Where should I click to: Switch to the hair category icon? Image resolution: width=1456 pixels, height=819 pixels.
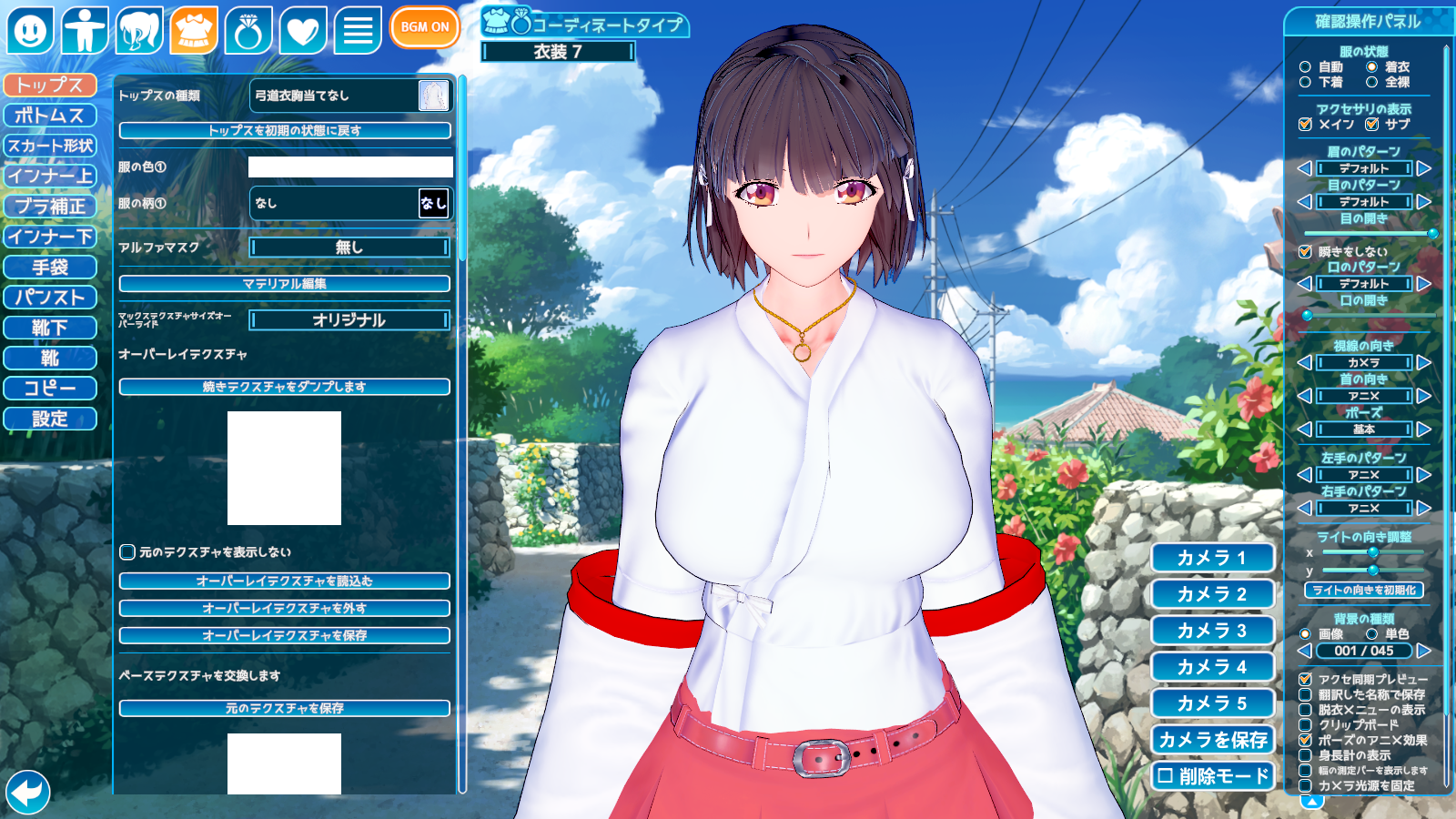[139, 30]
